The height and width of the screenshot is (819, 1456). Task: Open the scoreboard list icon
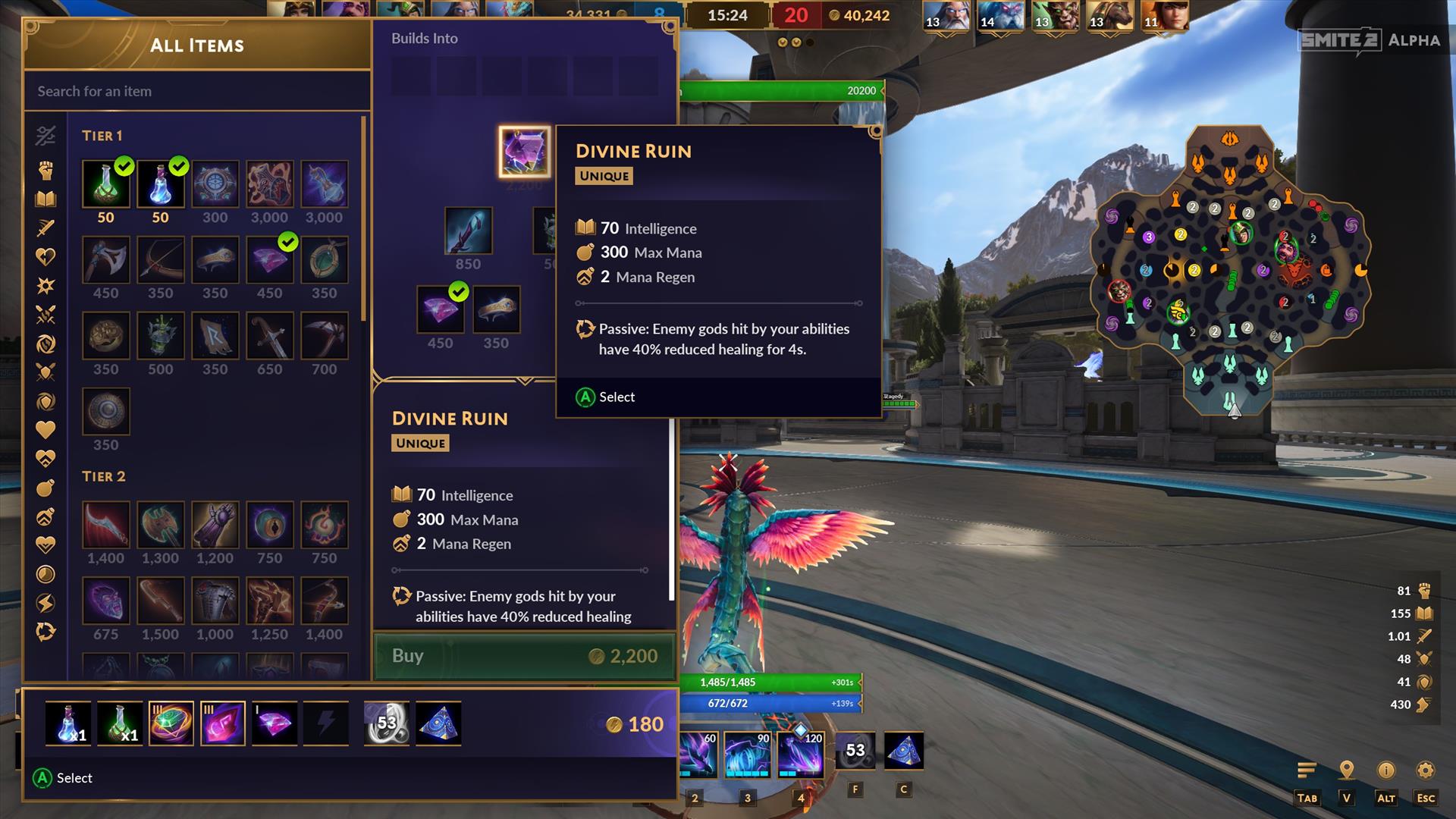pos(1307,770)
